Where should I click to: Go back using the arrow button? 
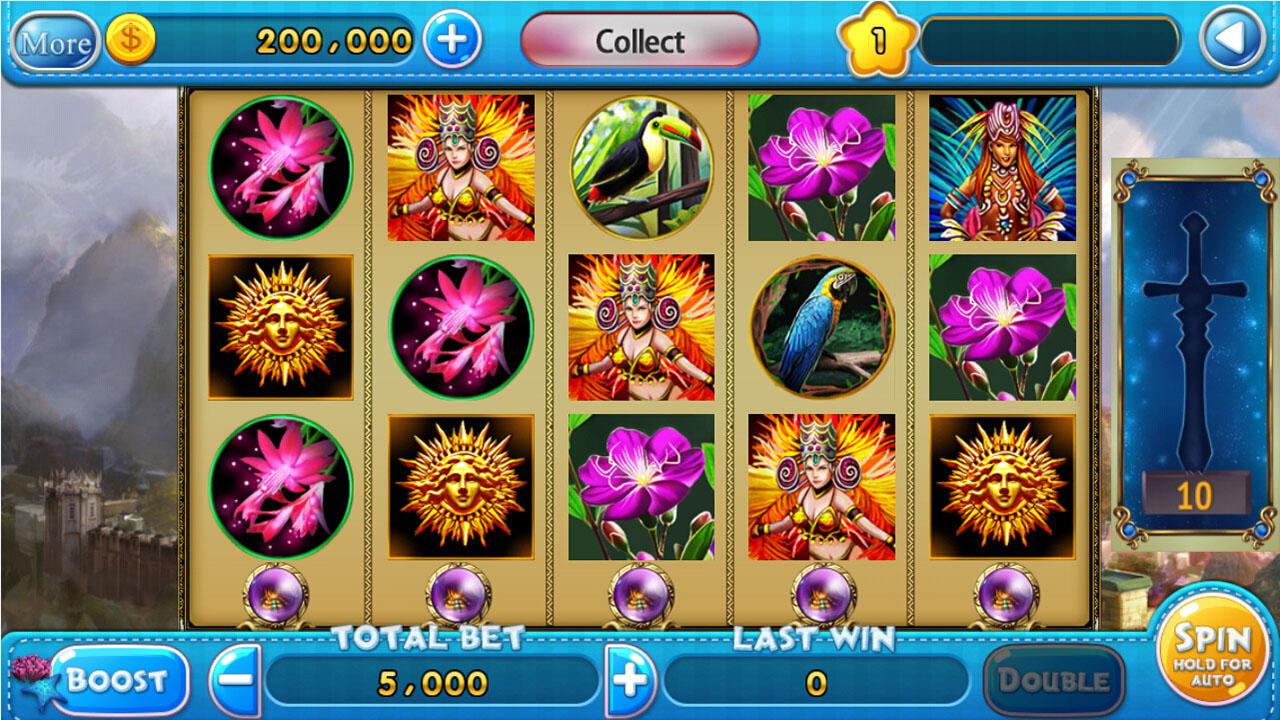[1232, 40]
